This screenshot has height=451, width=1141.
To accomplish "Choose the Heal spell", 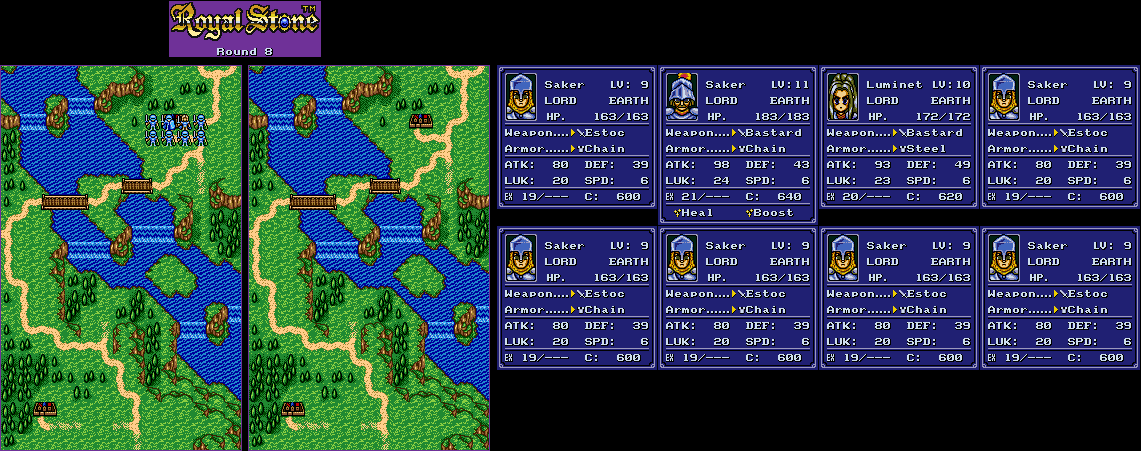I will click(691, 213).
